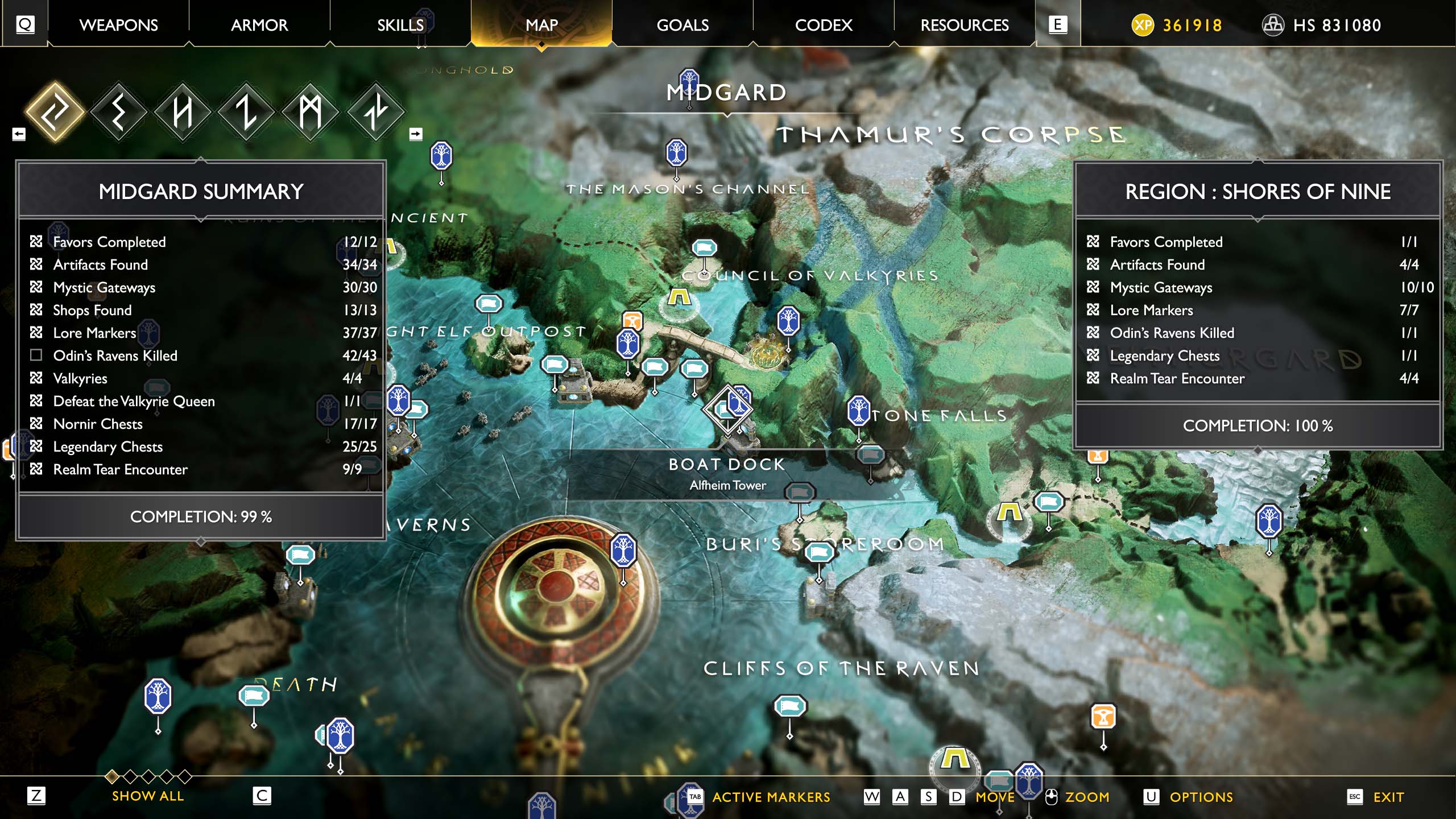1456x819 pixels.
Task: Select the highlighted Alfheim Tower boat dock marker
Action: 729,408
